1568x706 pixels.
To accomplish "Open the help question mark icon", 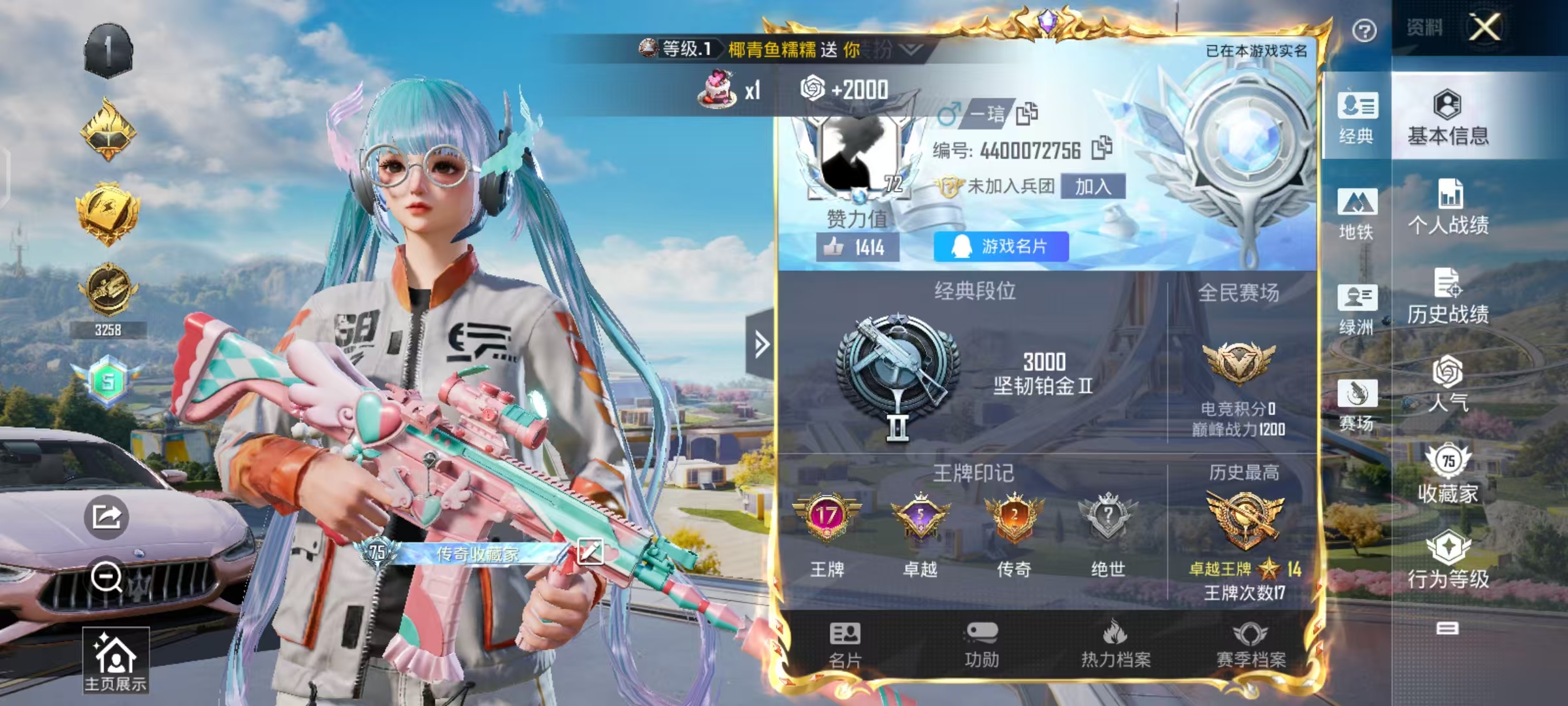I will 1365,31.
